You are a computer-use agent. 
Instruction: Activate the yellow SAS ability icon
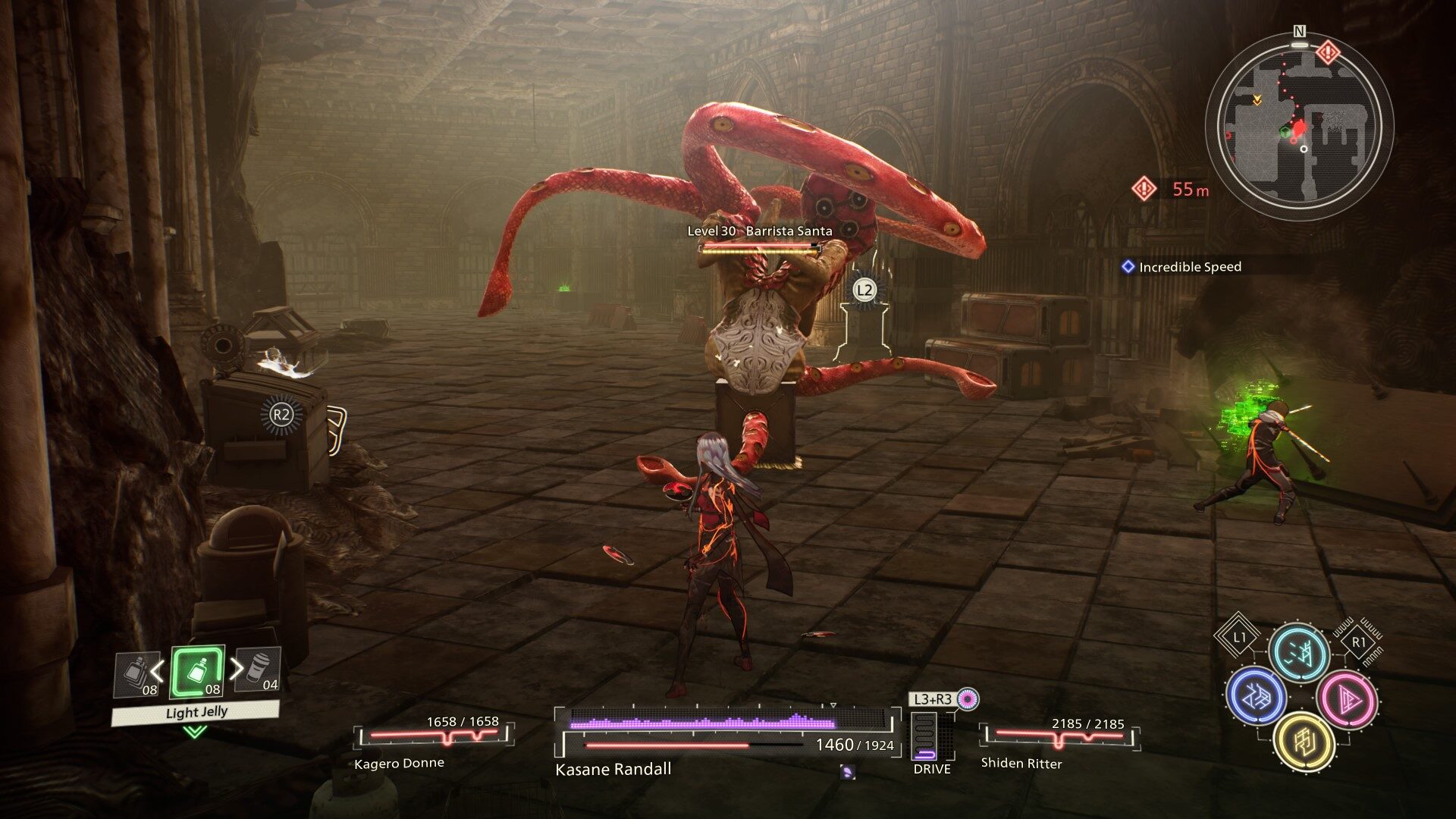pos(1304,741)
